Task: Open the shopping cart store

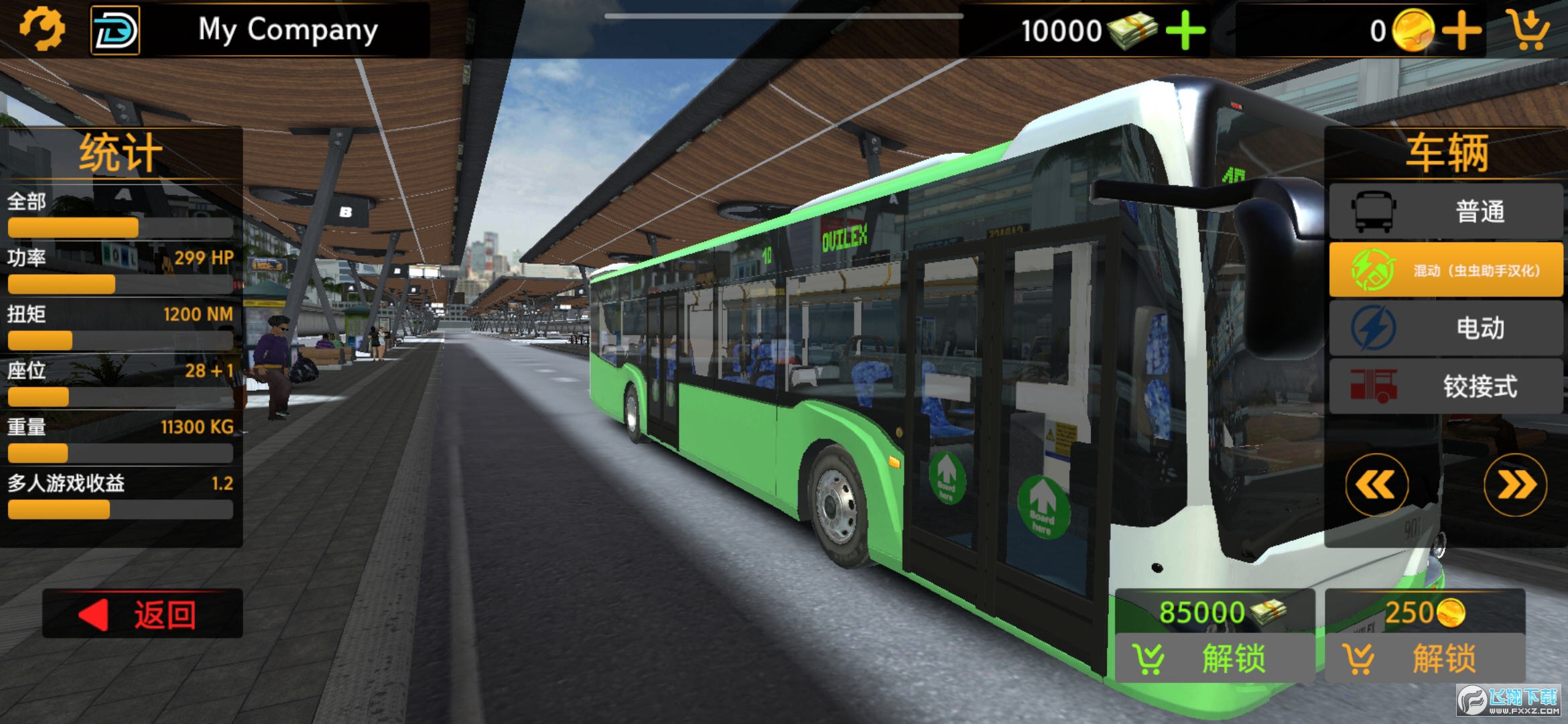Action: coord(1530,29)
